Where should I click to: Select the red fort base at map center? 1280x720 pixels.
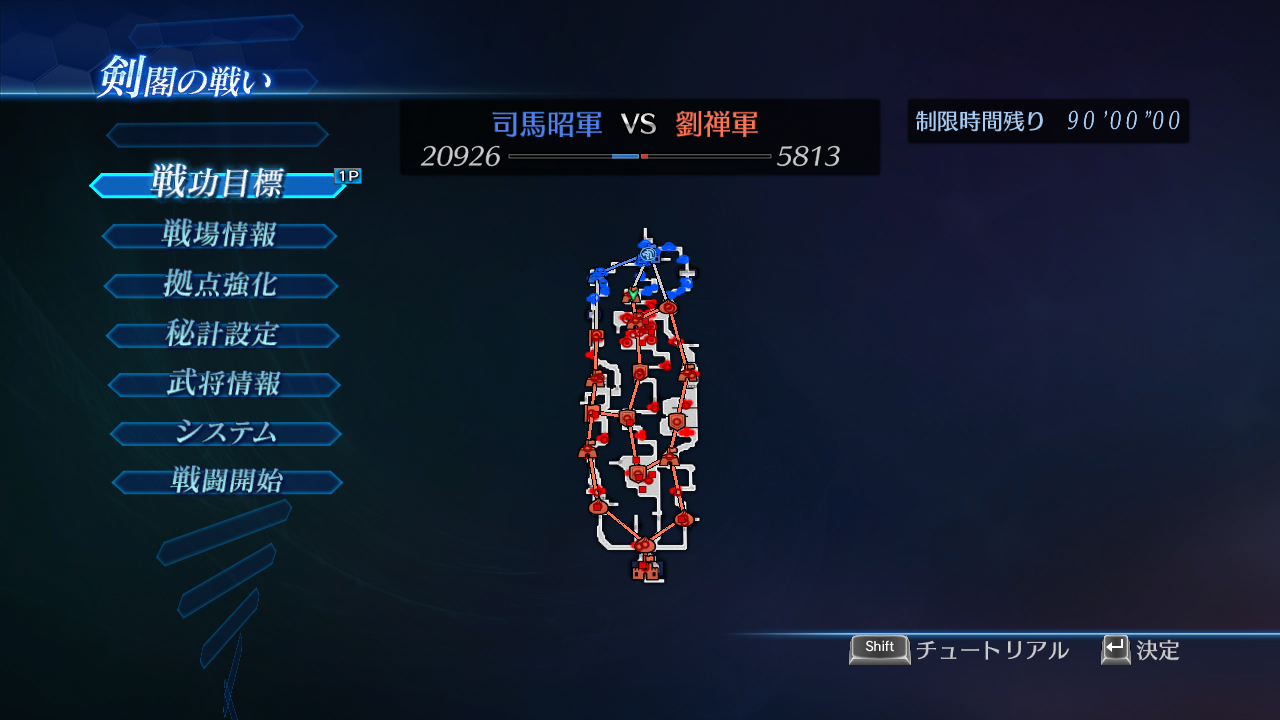click(x=627, y=419)
